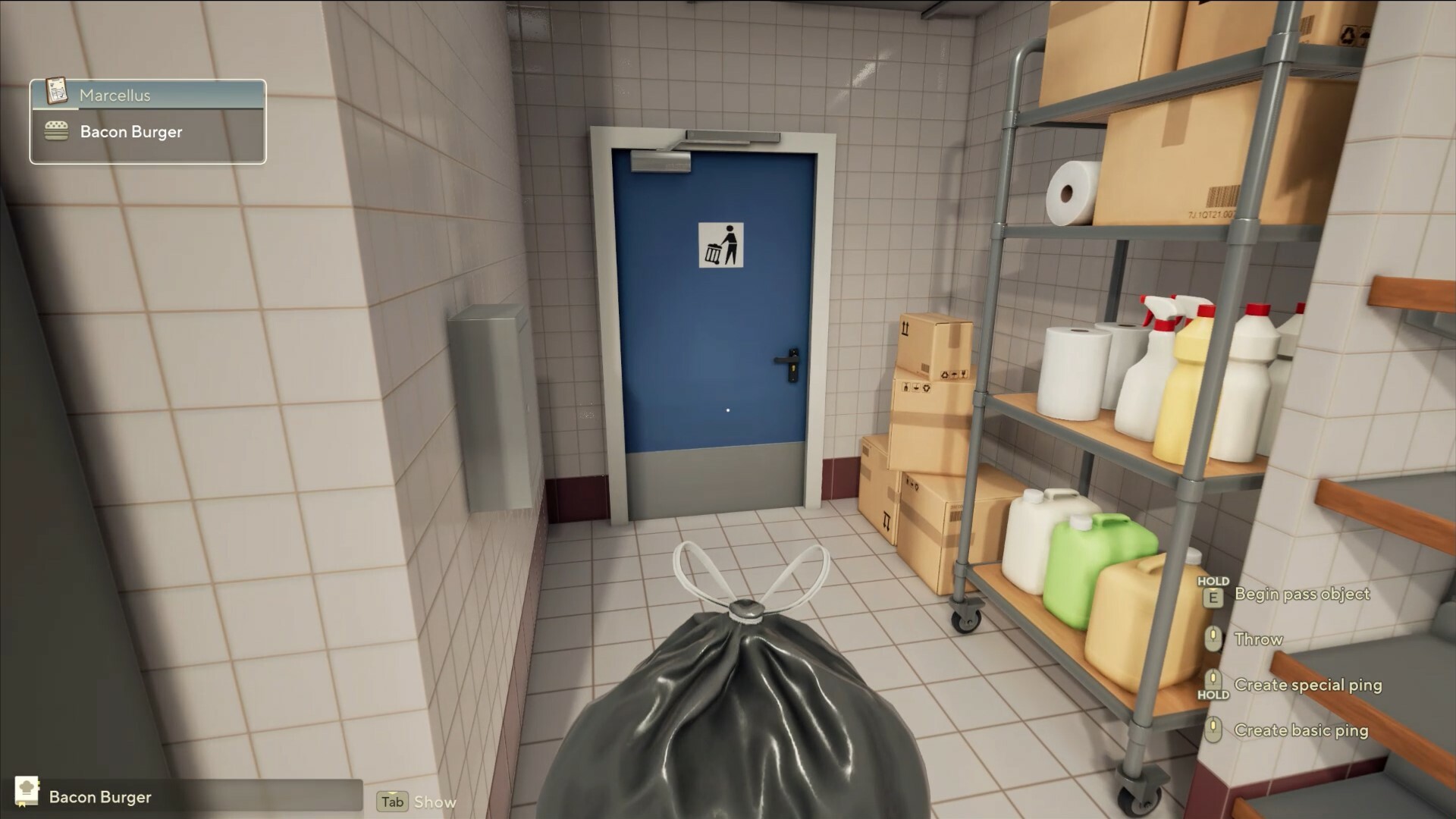Viewport: 1456px width, 819px height.
Task: Collapse the Bacon Burger order entry
Action: [148, 131]
